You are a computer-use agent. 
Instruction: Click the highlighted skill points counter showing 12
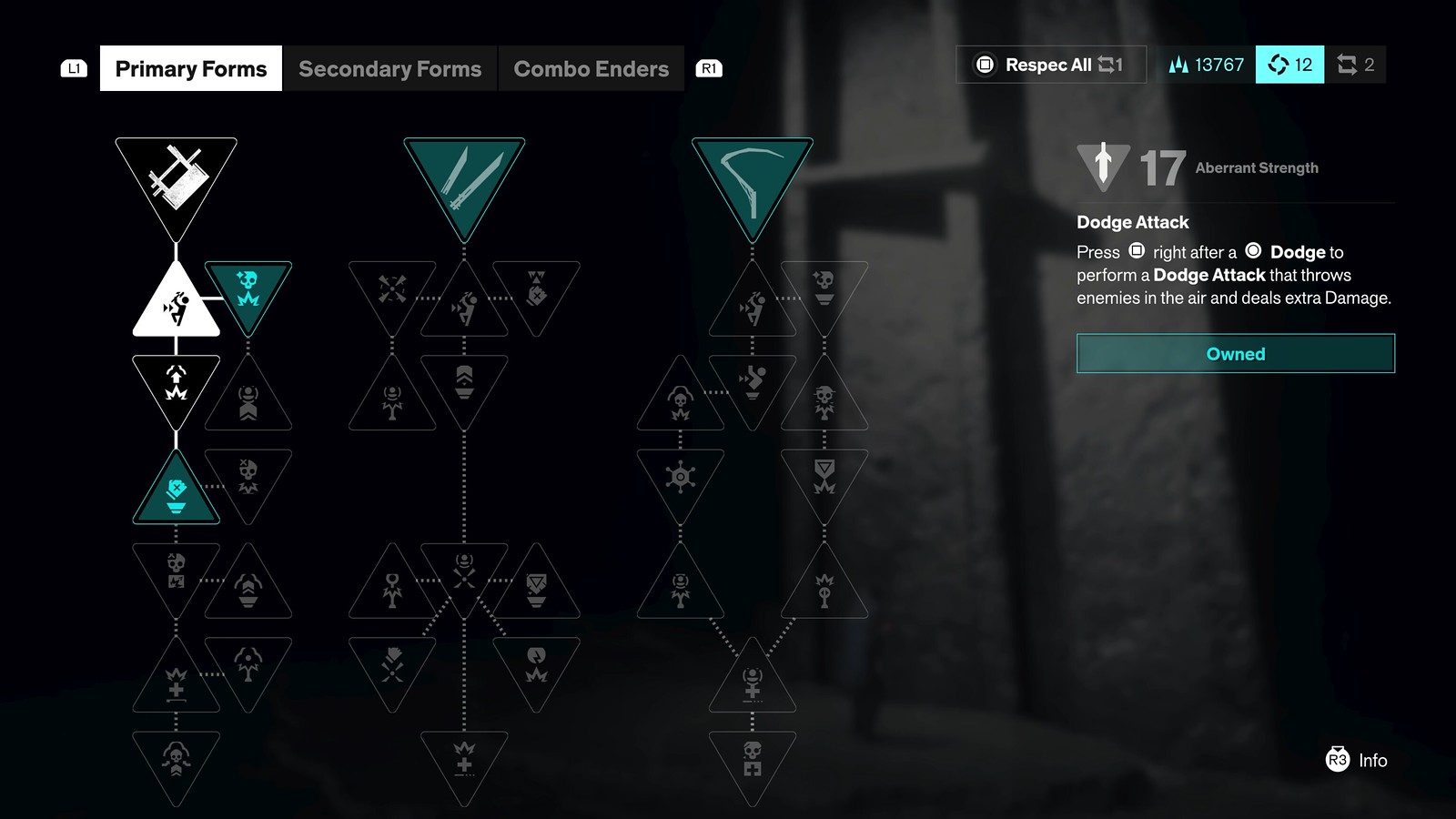[1289, 65]
